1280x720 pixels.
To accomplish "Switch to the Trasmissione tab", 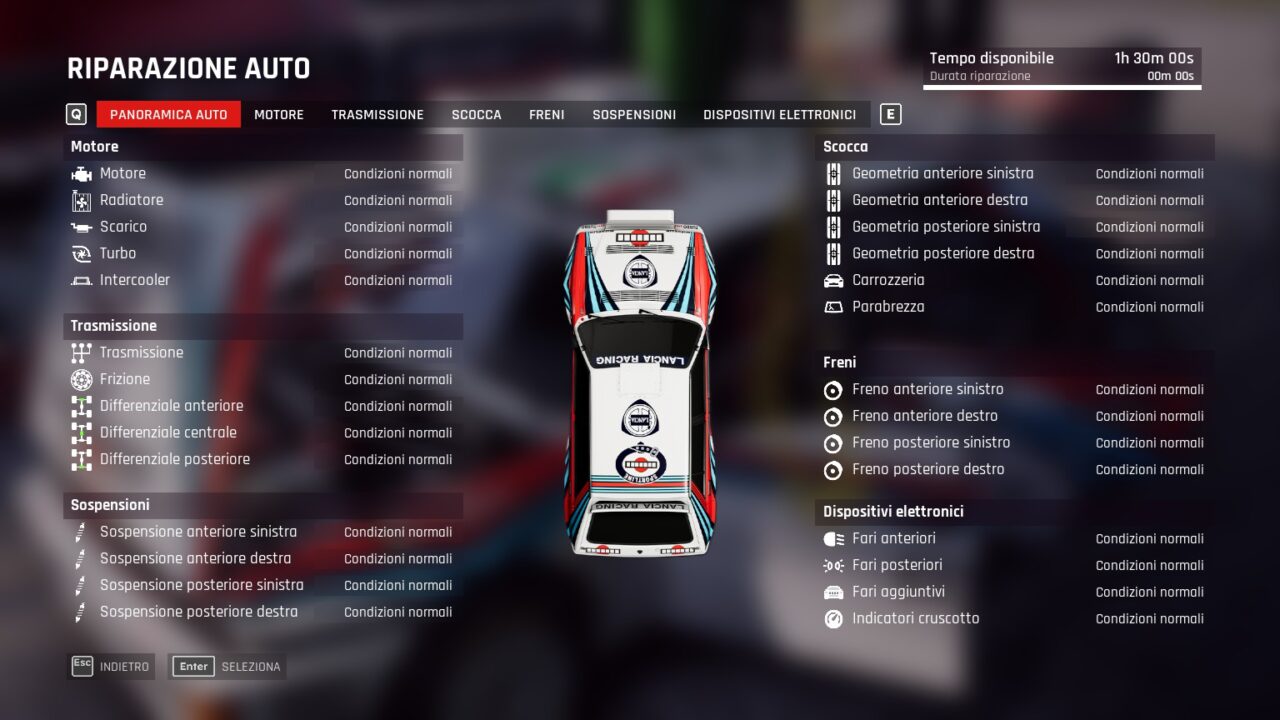I will click(377, 114).
